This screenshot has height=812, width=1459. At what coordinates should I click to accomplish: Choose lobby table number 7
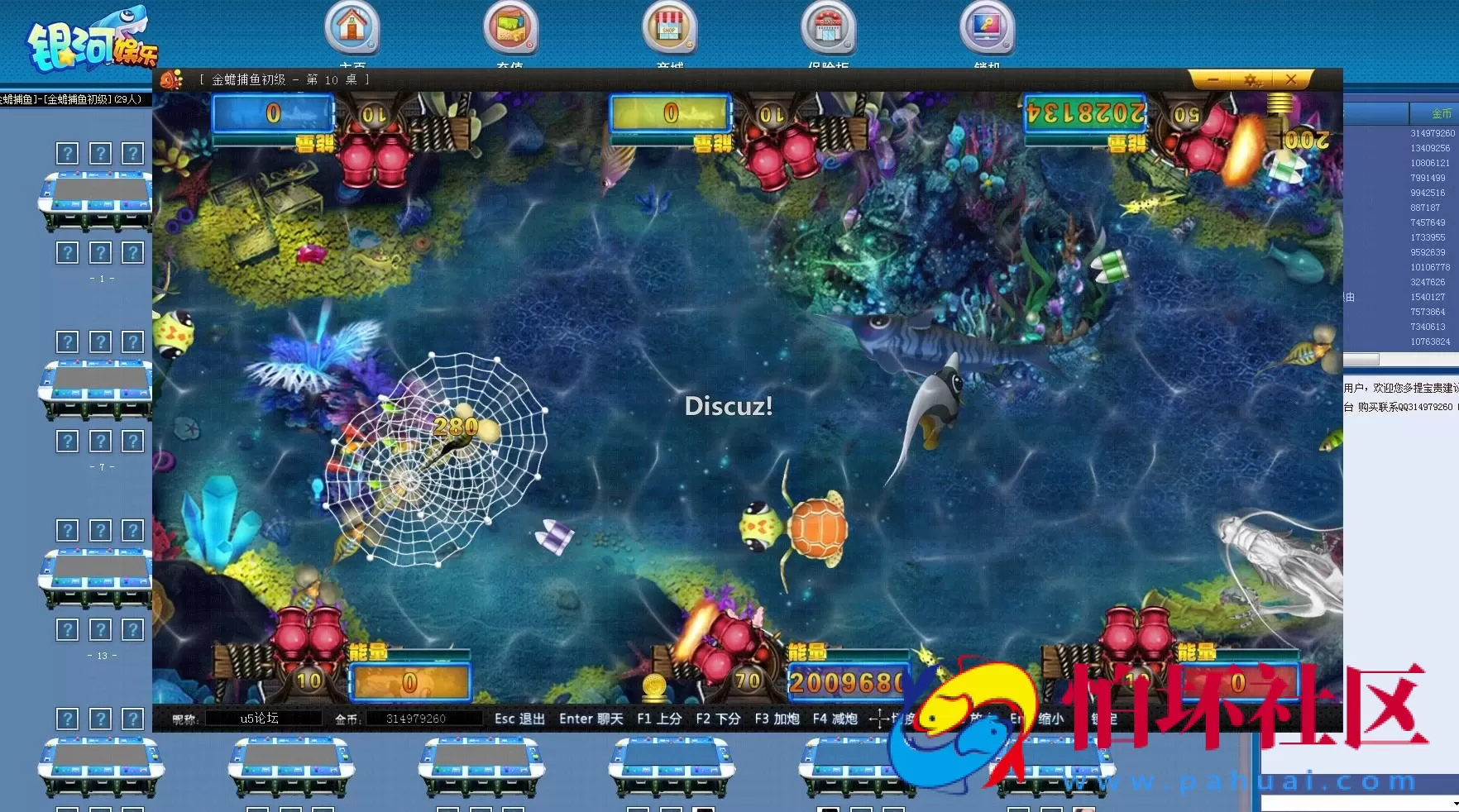(98, 391)
